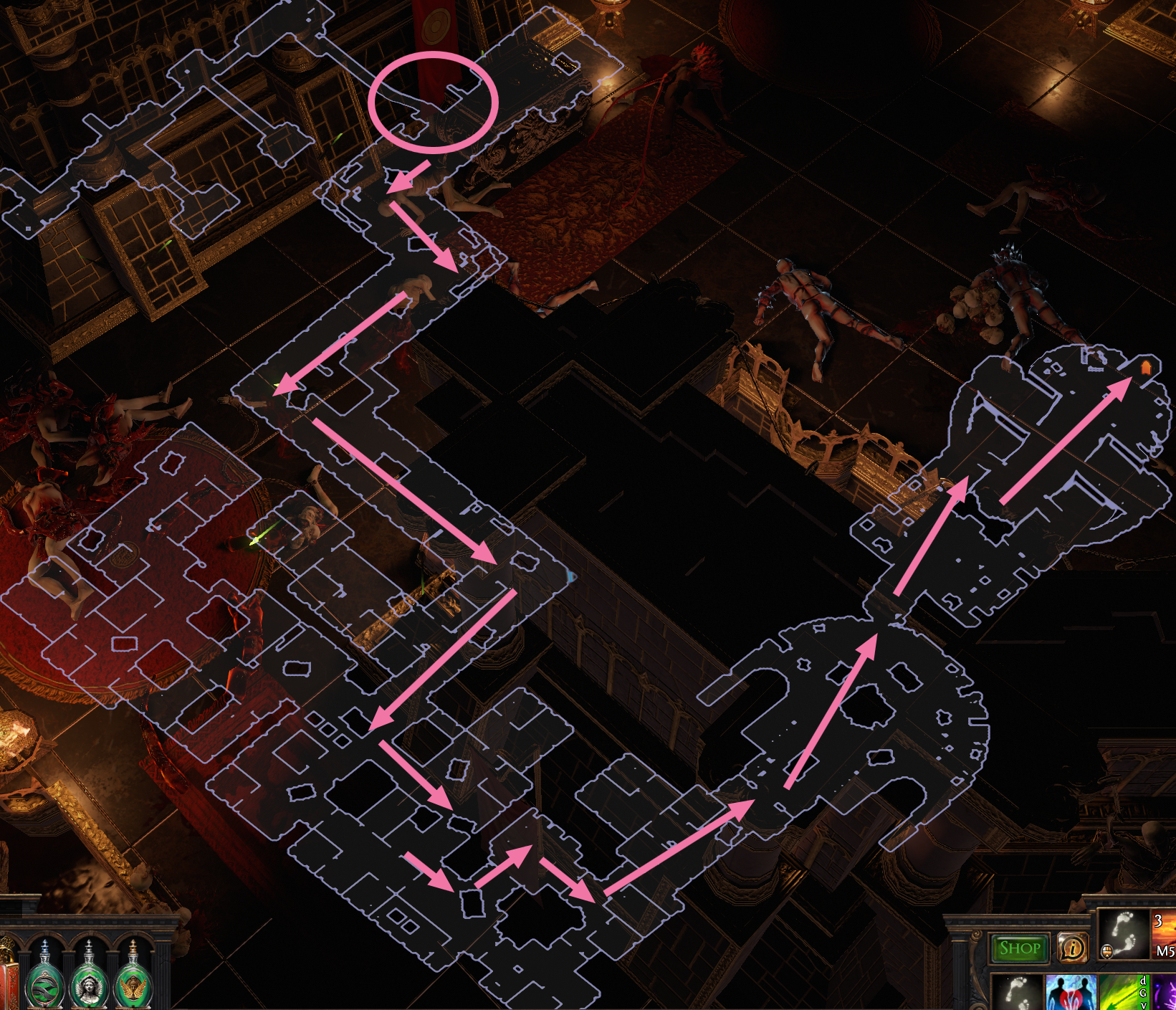1176x1010 pixels.
Task: Trigger the lower footprints dash skill icon
Action: pyautogui.click(x=1018, y=993)
